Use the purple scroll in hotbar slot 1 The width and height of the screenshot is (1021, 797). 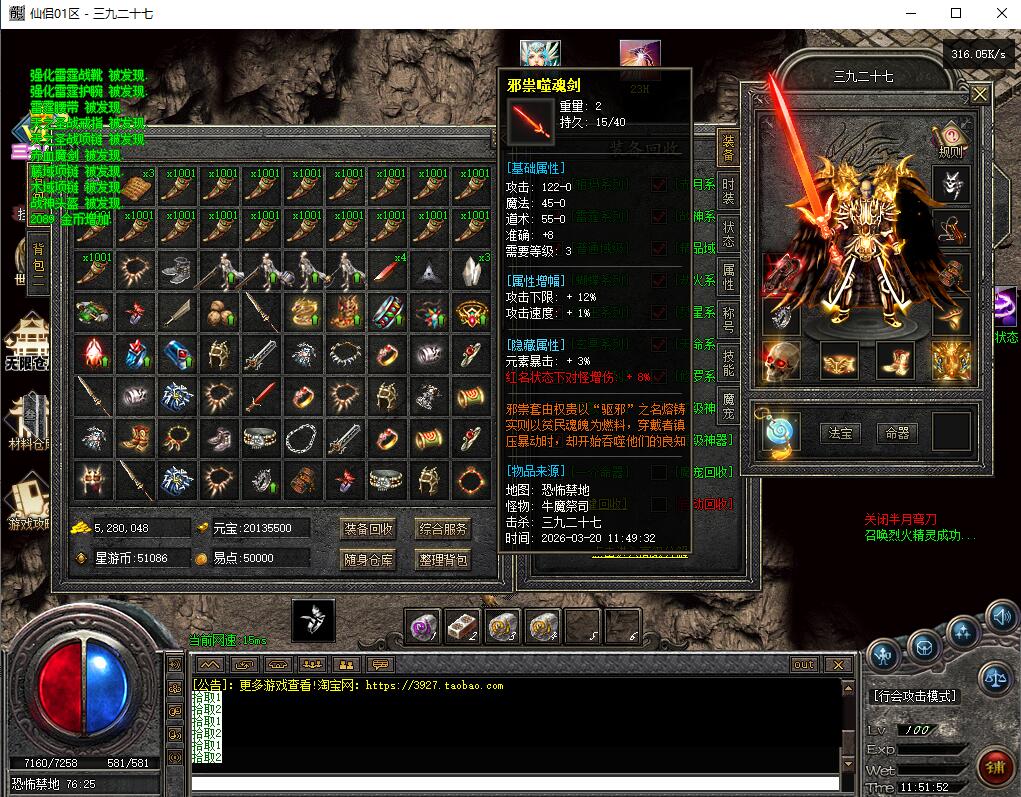(x=423, y=627)
